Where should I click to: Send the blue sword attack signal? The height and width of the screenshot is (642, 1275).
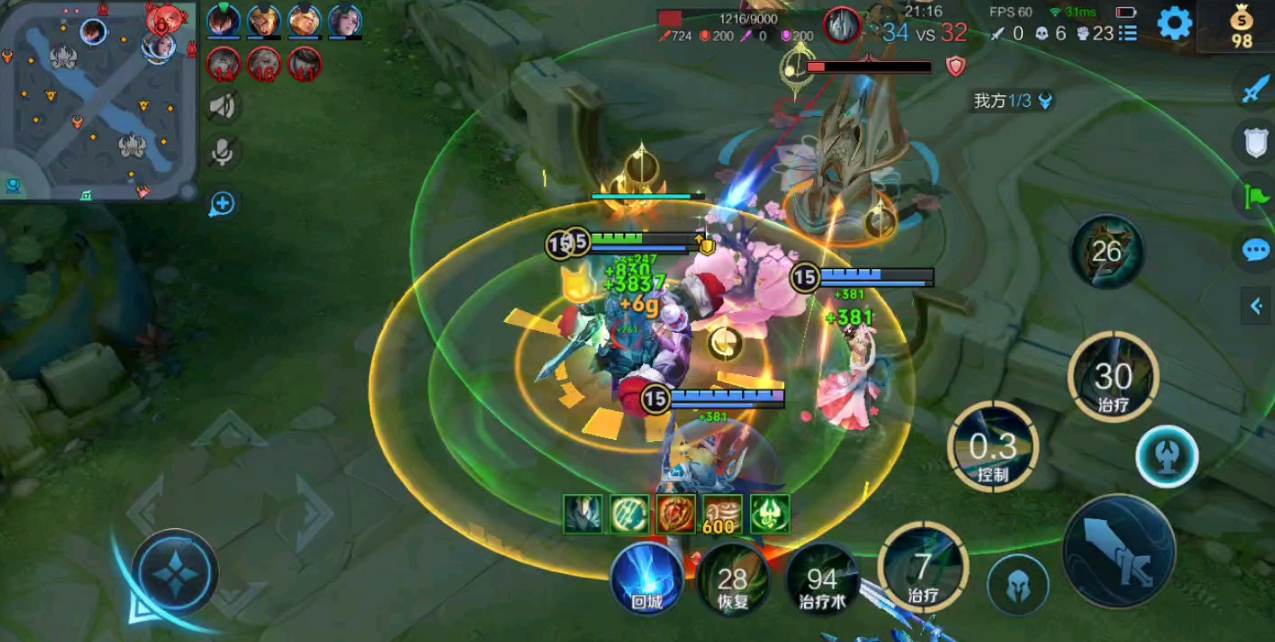[1255, 89]
